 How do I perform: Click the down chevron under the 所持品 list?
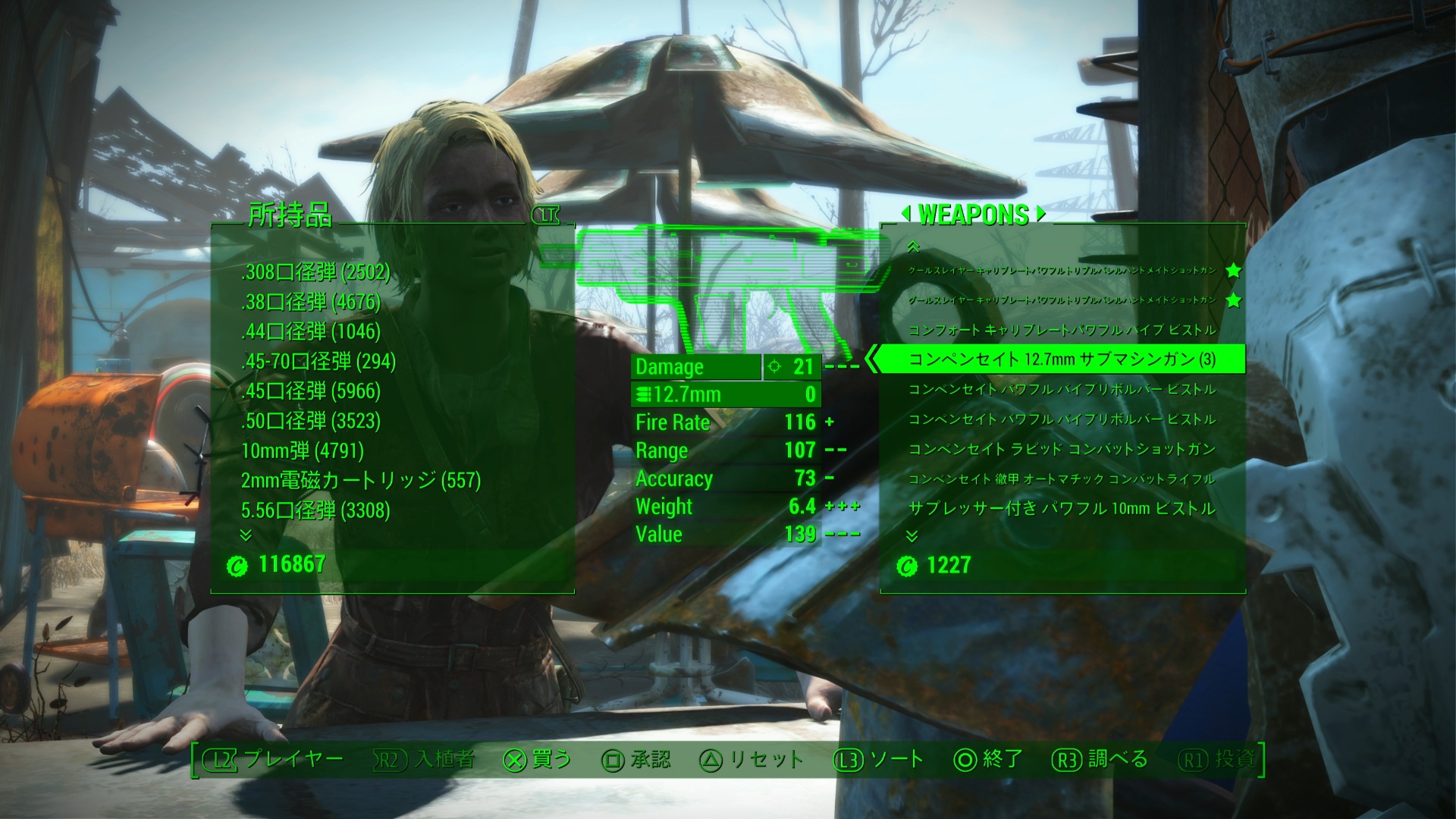coord(246,535)
